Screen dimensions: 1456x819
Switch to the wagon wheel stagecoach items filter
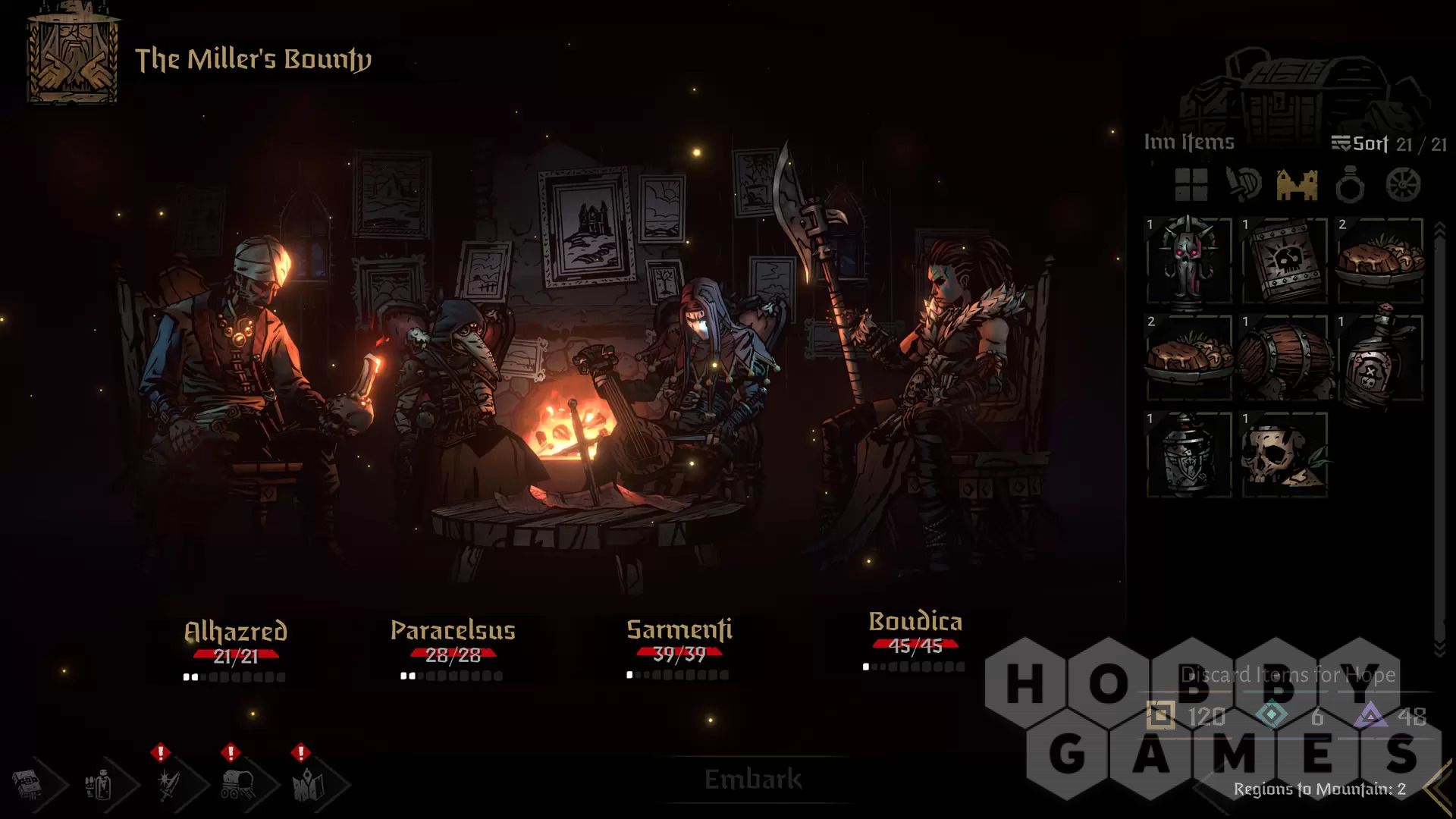[x=1403, y=184]
